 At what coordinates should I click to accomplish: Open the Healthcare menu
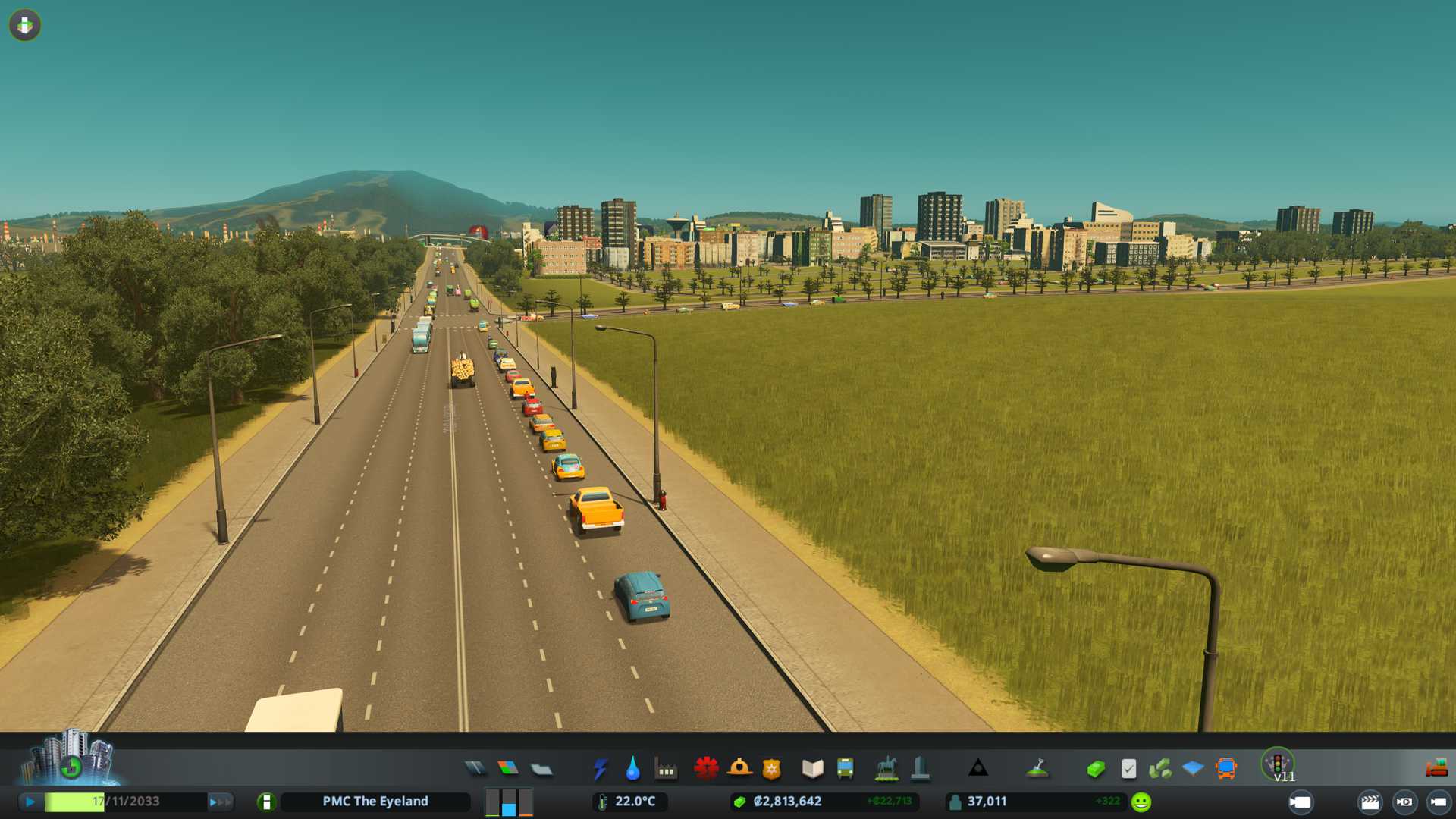coord(706,769)
